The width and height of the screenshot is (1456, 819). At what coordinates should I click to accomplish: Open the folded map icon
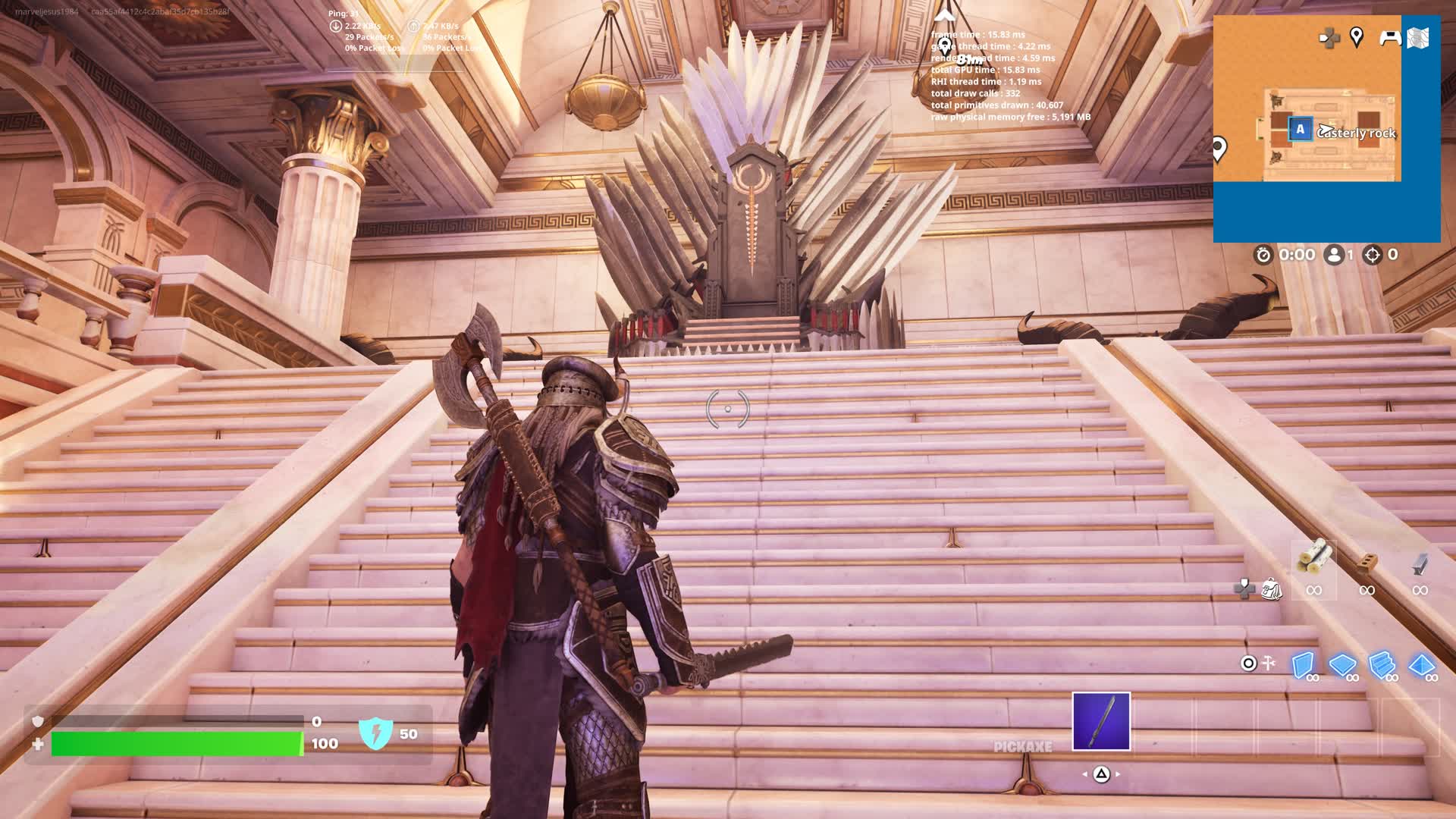[x=1418, y=37]
